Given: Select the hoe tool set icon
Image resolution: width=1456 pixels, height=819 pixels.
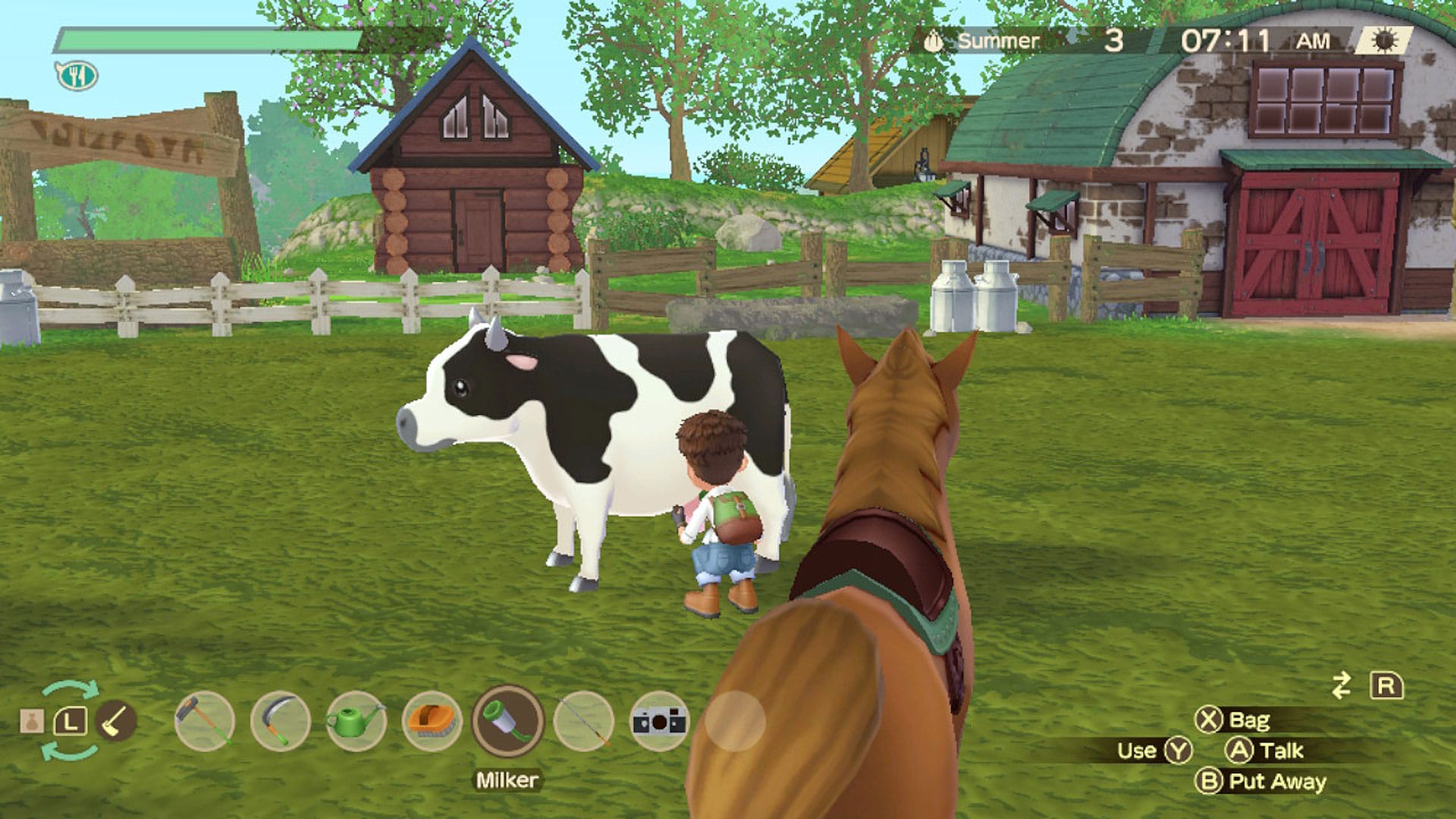Looking at the screenshot, I should 116,720.
